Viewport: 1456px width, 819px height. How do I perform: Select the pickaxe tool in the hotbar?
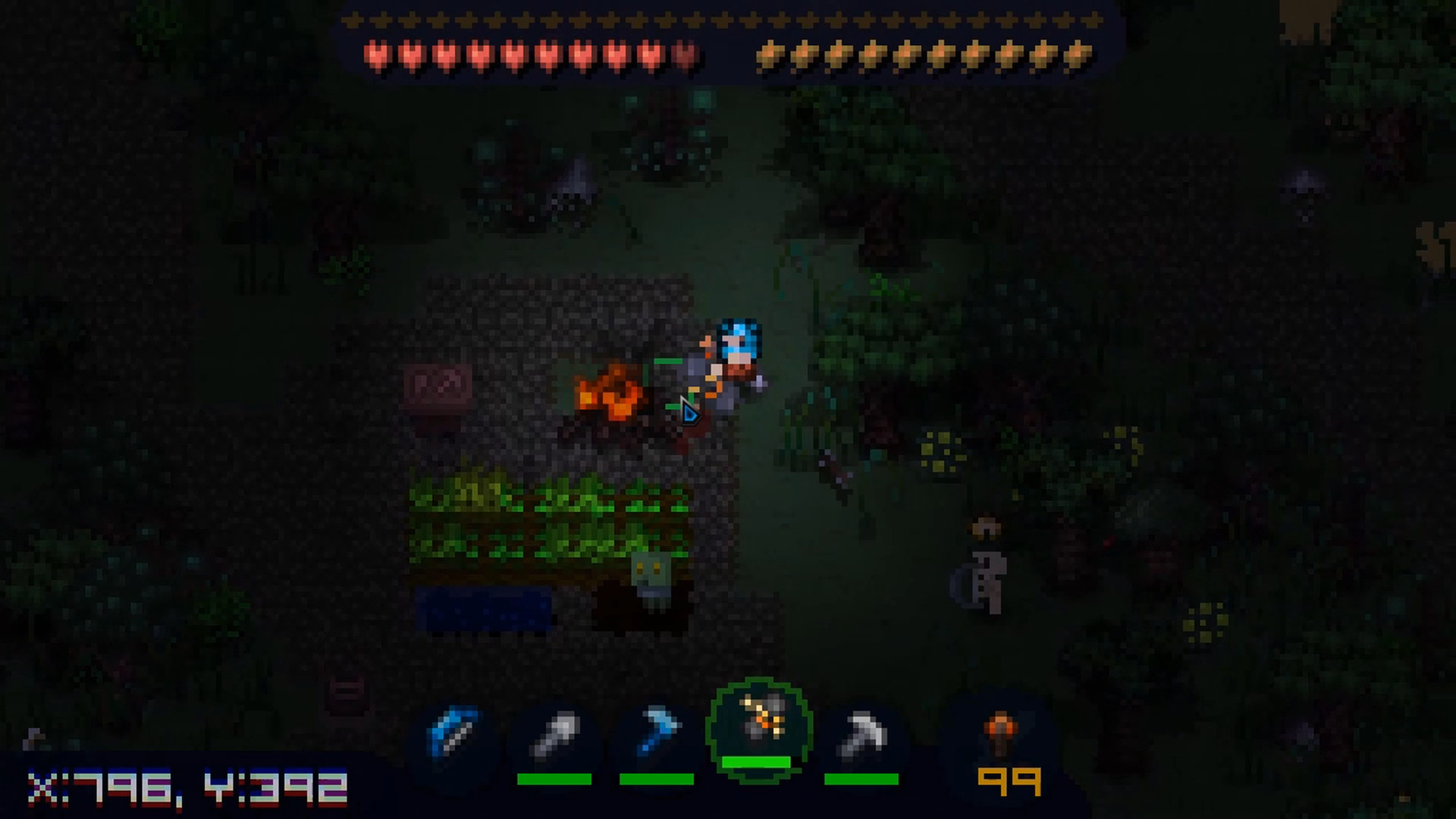861,732
